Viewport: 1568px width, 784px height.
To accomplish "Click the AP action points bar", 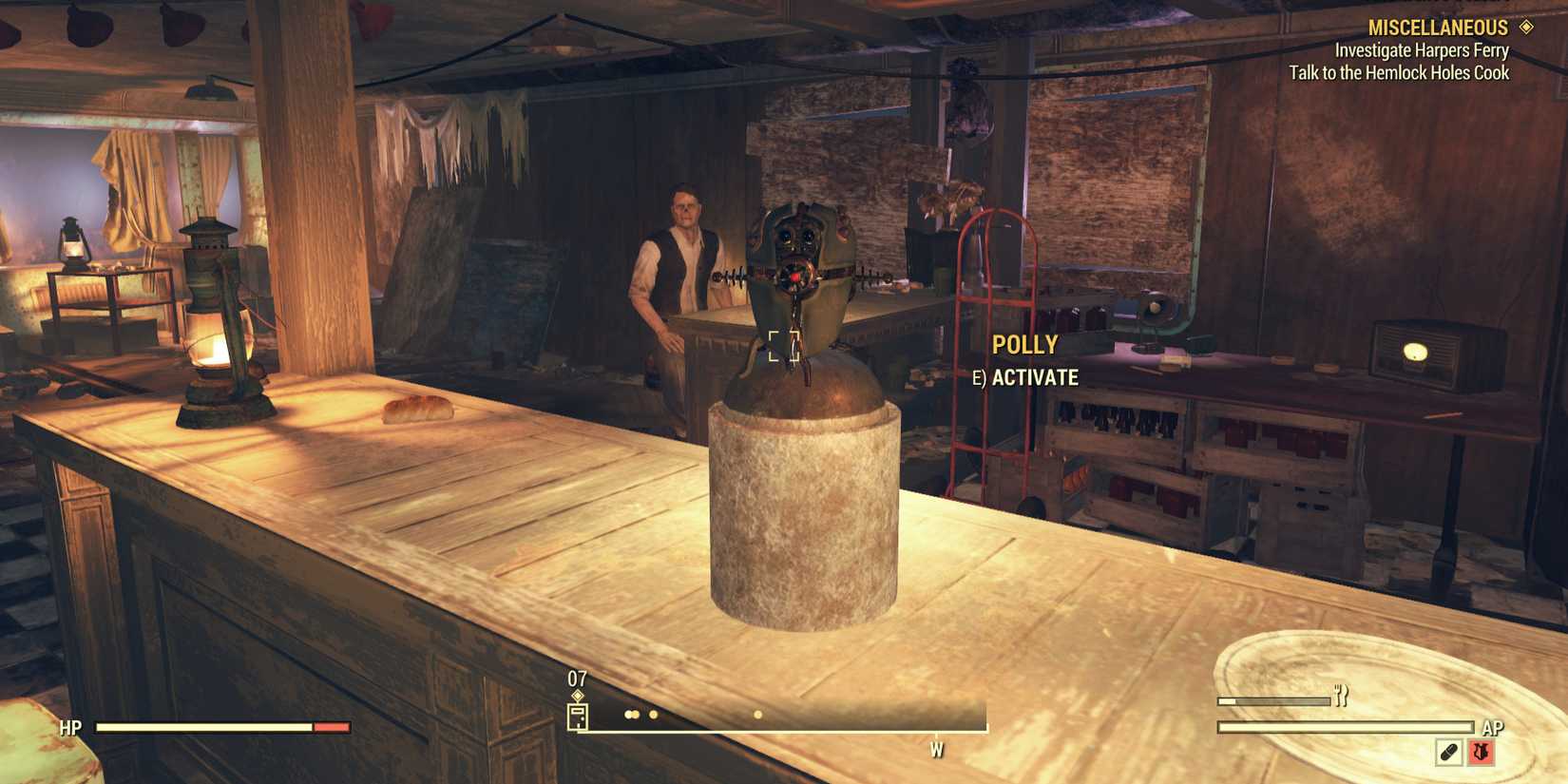I will (x=1345, y=726).
